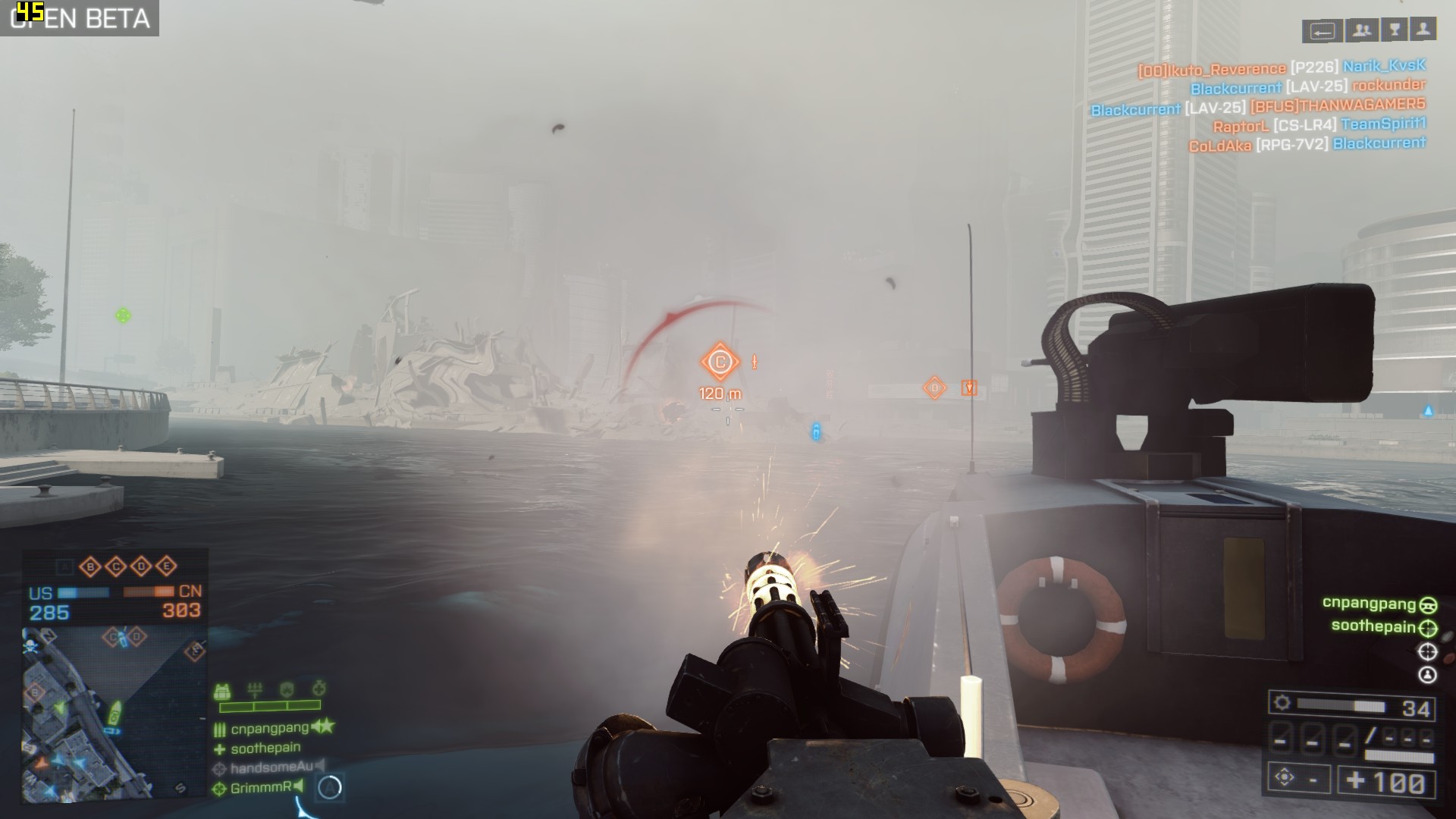
Task: Click the objective D marker in the world view
Action: tap(934, 388)
